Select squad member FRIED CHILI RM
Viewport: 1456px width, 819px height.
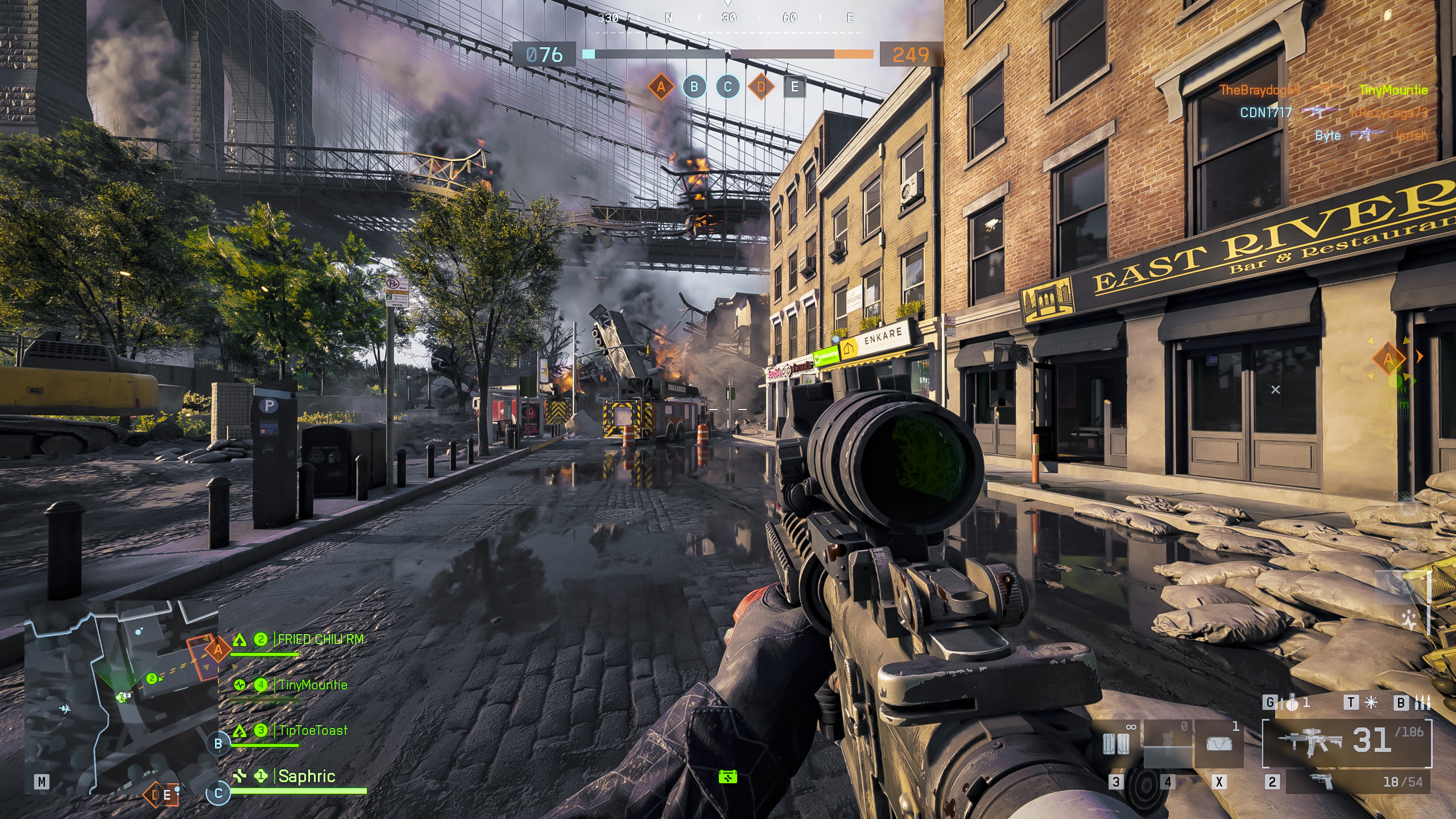point(320,640)
